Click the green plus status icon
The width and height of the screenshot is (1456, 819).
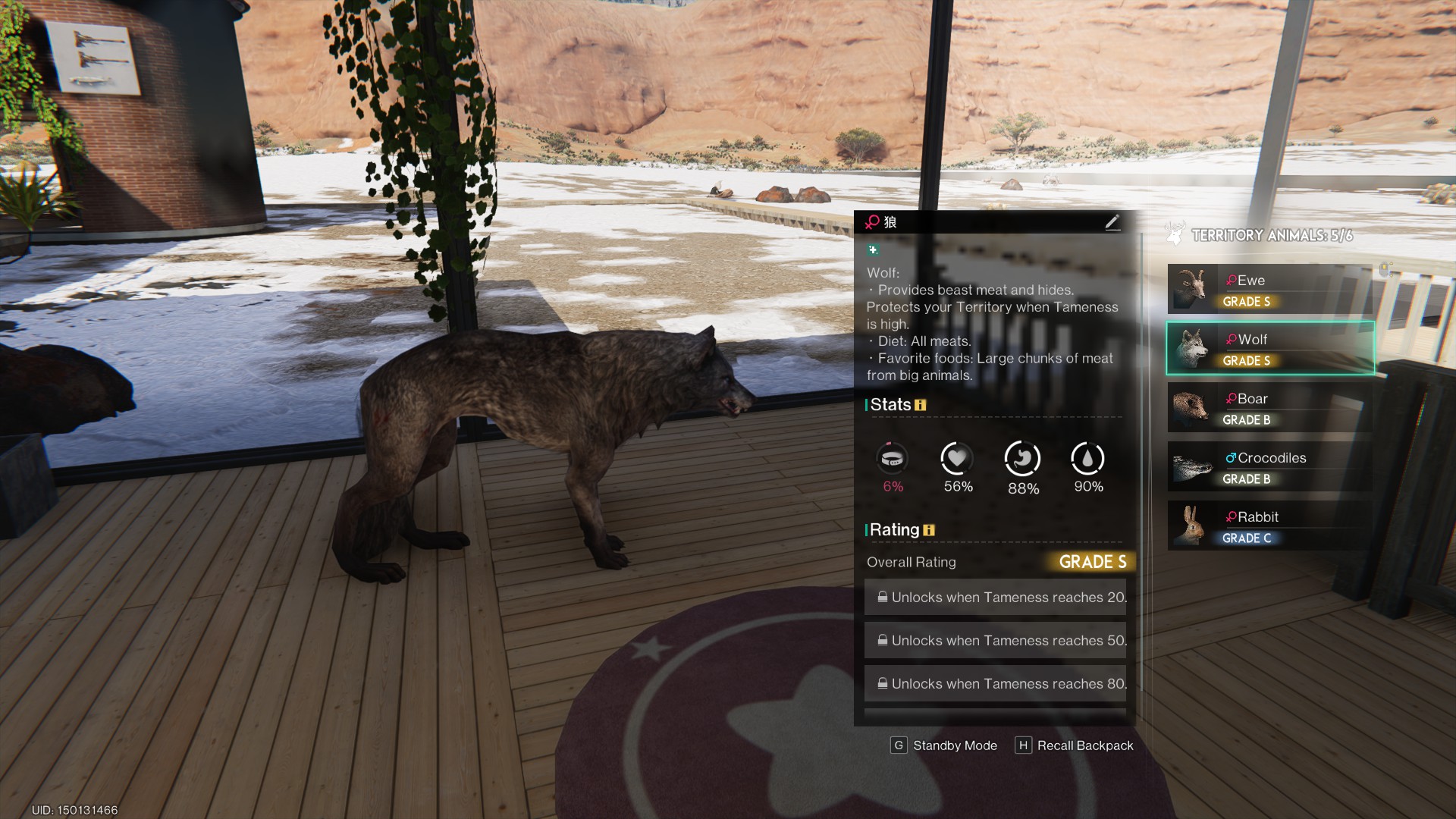coord(873,249)
